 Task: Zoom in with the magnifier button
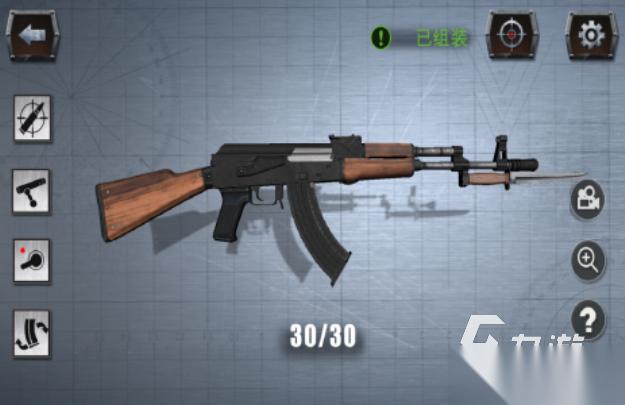click(x=587, y=260)
